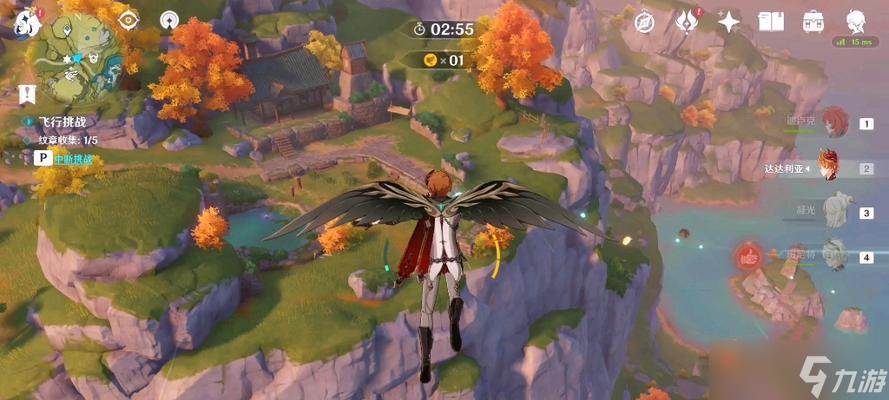The height and width of the screenshot is (400, 889).
Task: Switch to party member 凝光
Action: click(834, 211)
